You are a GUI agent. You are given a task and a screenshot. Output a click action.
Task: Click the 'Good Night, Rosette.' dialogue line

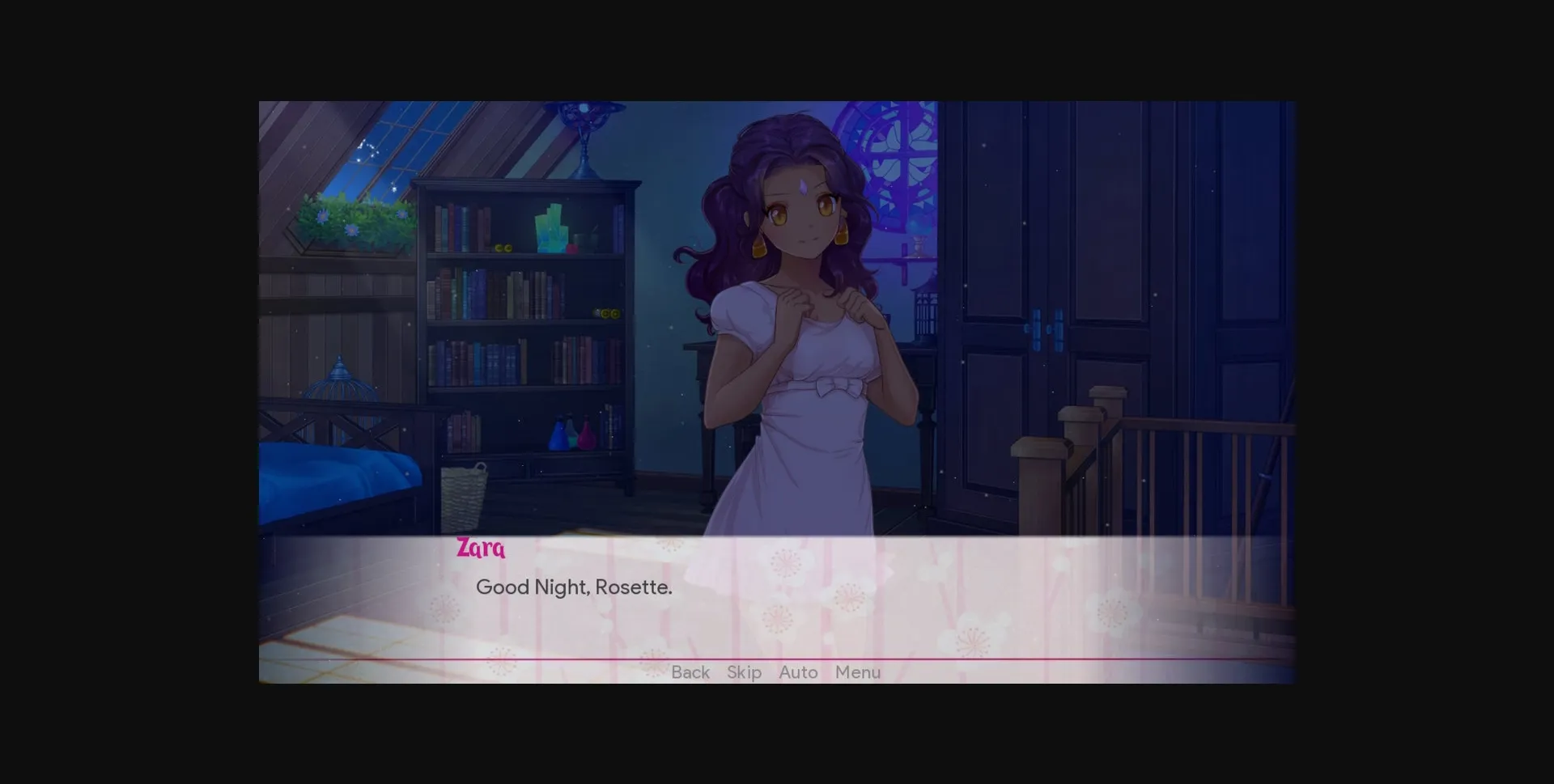tap(575, 587)
